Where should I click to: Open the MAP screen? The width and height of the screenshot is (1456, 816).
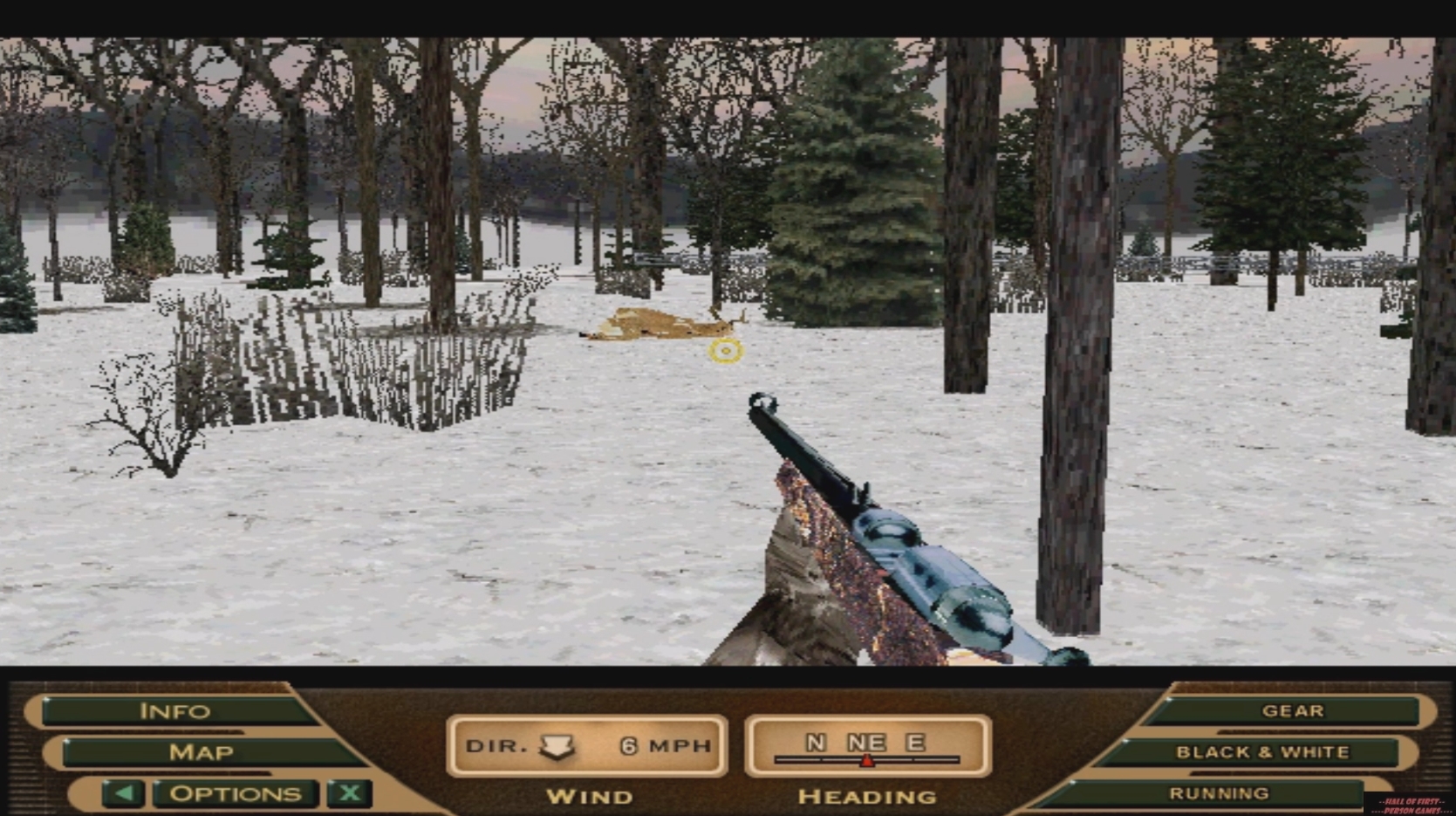pos(202,751)
